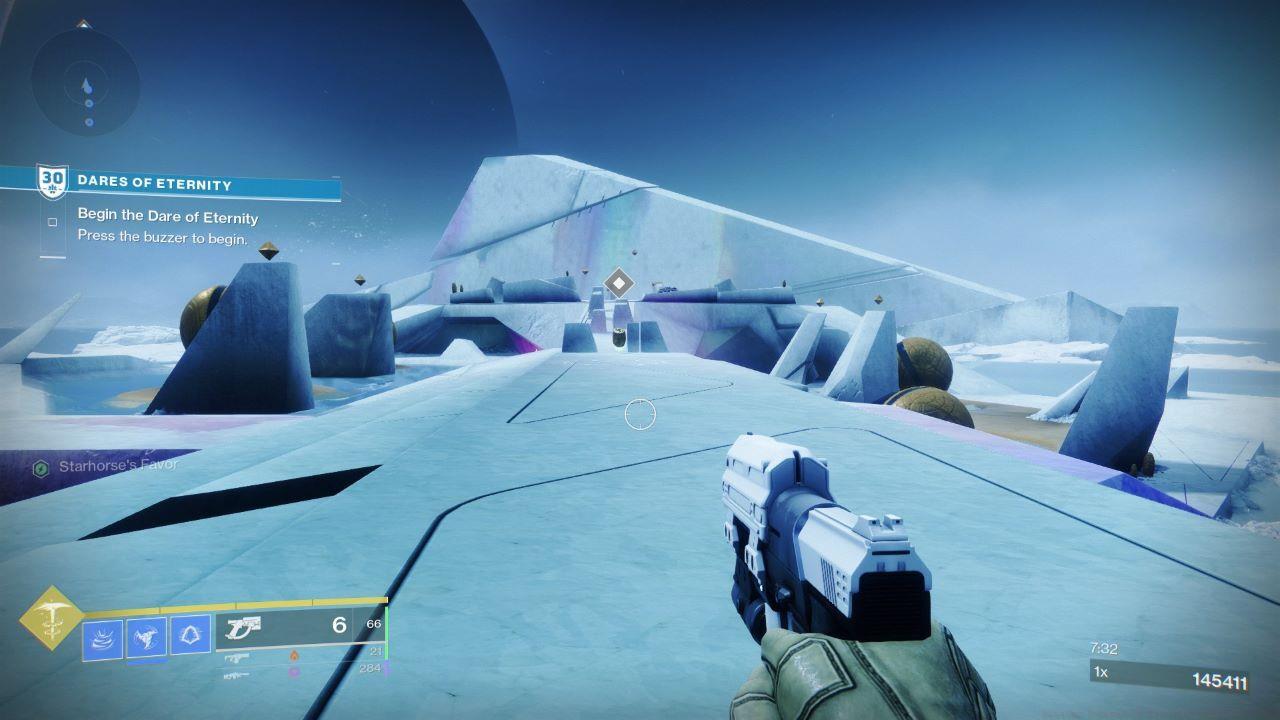Select the Begin the Dare of Eternity objective

pyautogui.click(x=167, y=218)
